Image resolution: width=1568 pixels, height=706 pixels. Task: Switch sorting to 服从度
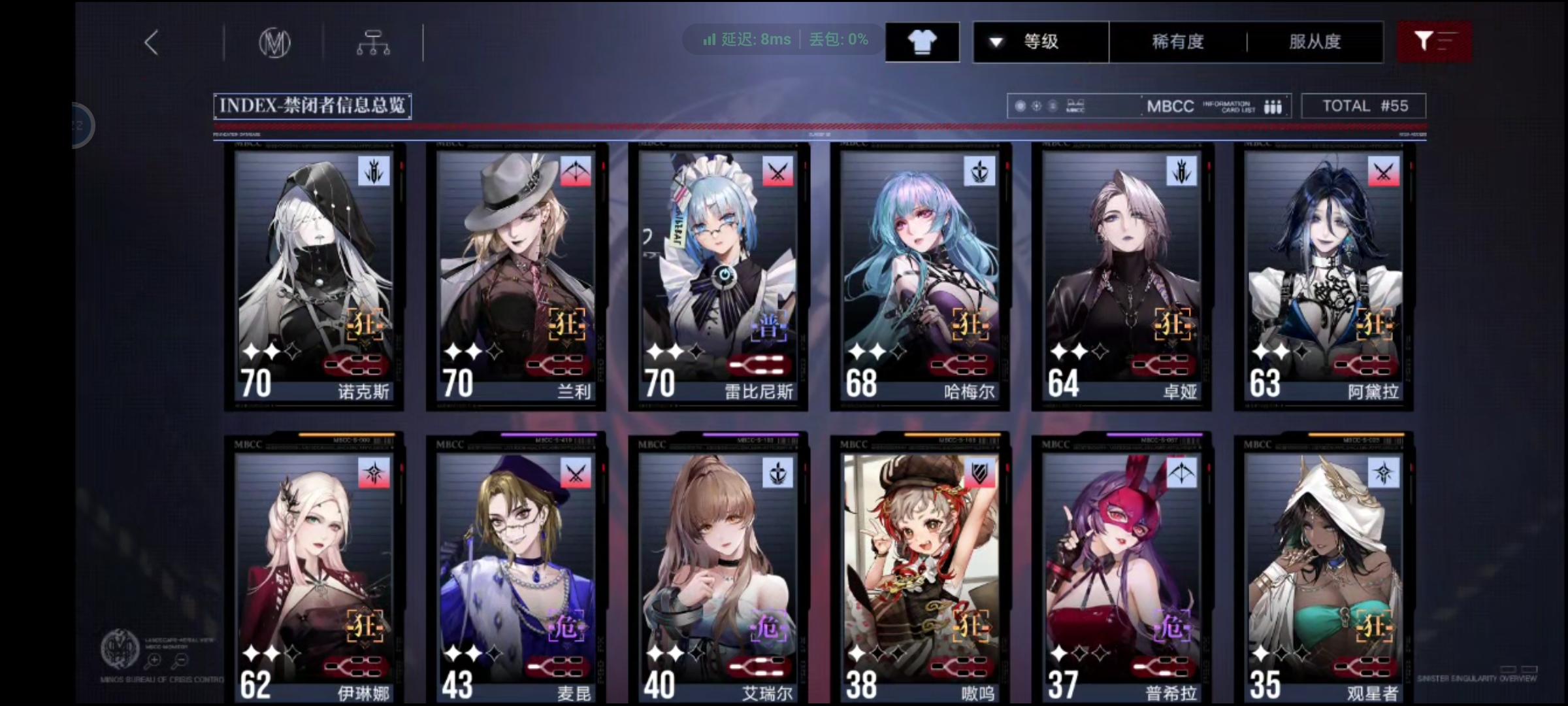[1313, 41]
